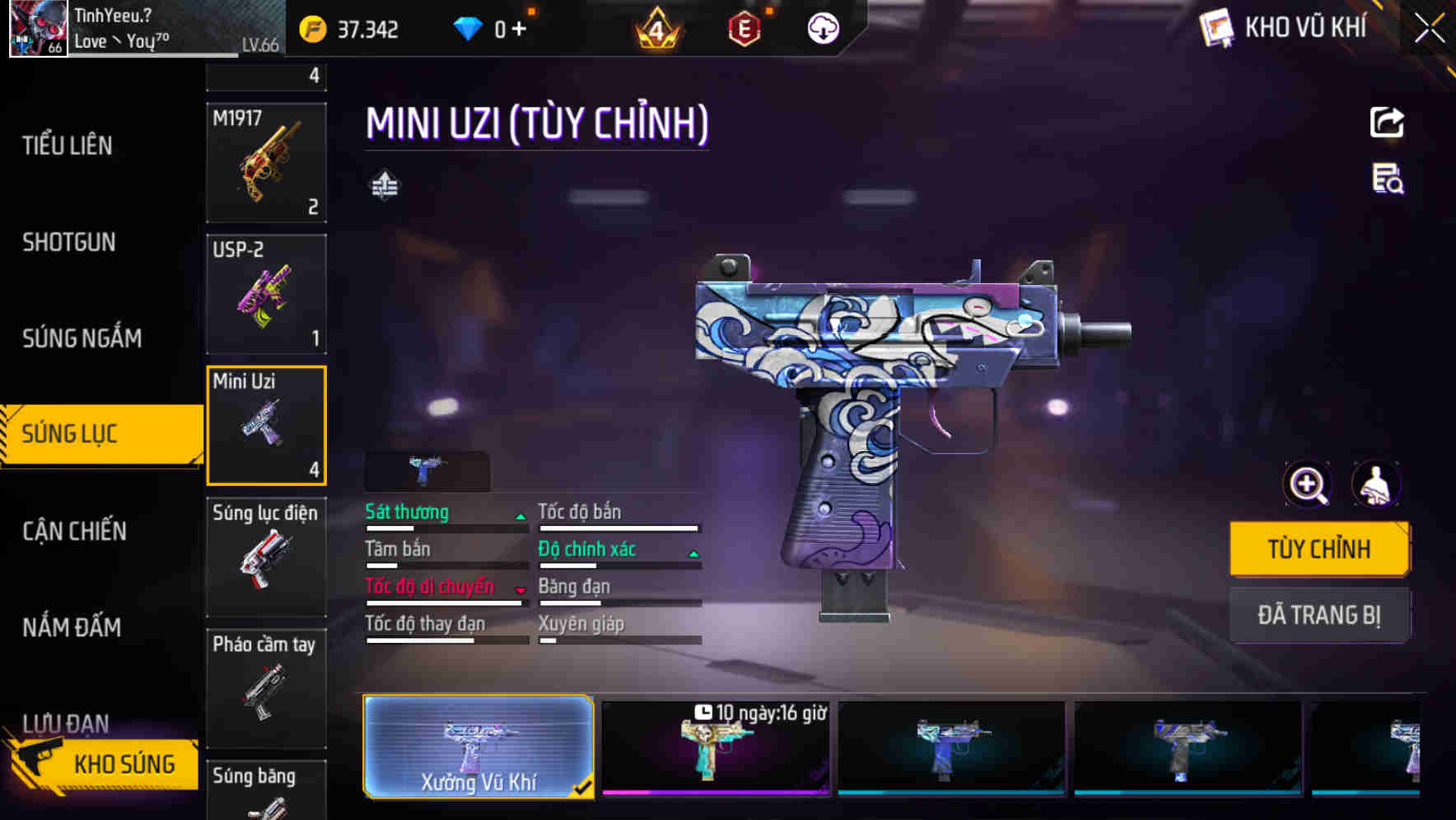Viewport: 1456px width, 820px height.
Task: Select the USP-2 pistol slot
Action: pyautogui.click(x=266, y=294)
